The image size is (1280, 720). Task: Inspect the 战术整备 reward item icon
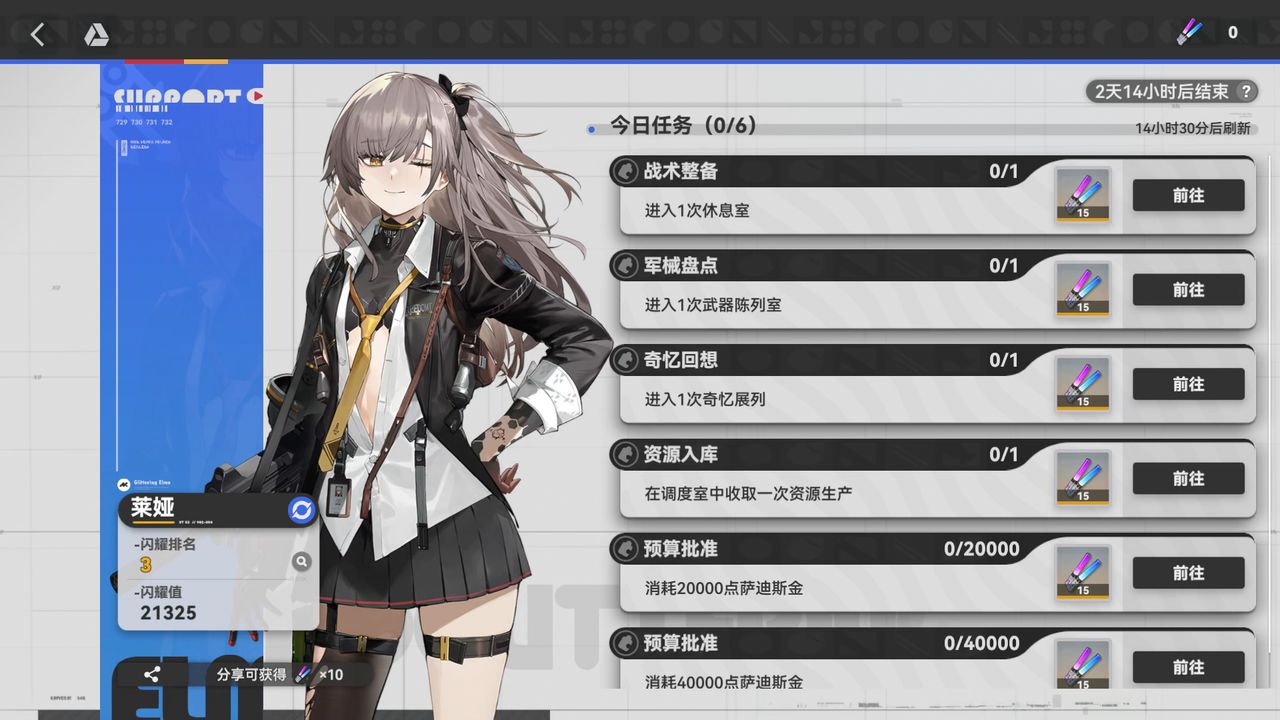[x=1083, y=194]
